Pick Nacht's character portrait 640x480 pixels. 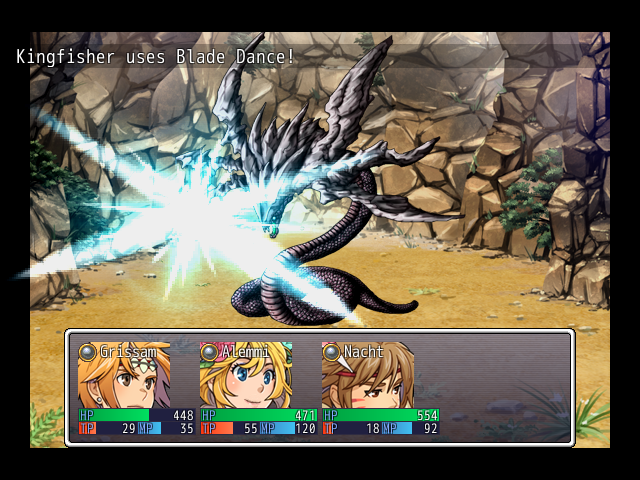point(367,378)
